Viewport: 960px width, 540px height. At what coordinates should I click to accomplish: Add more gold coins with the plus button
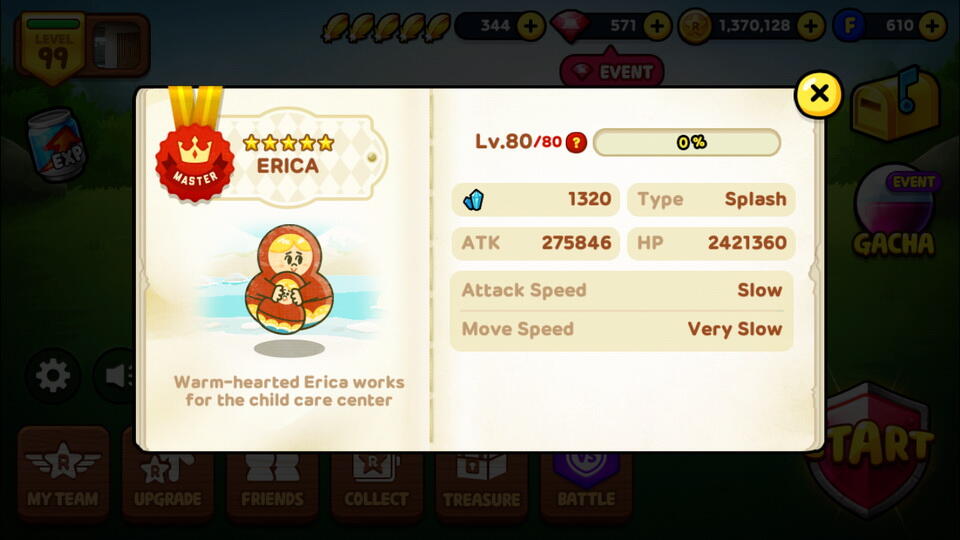tap(811, 26)
